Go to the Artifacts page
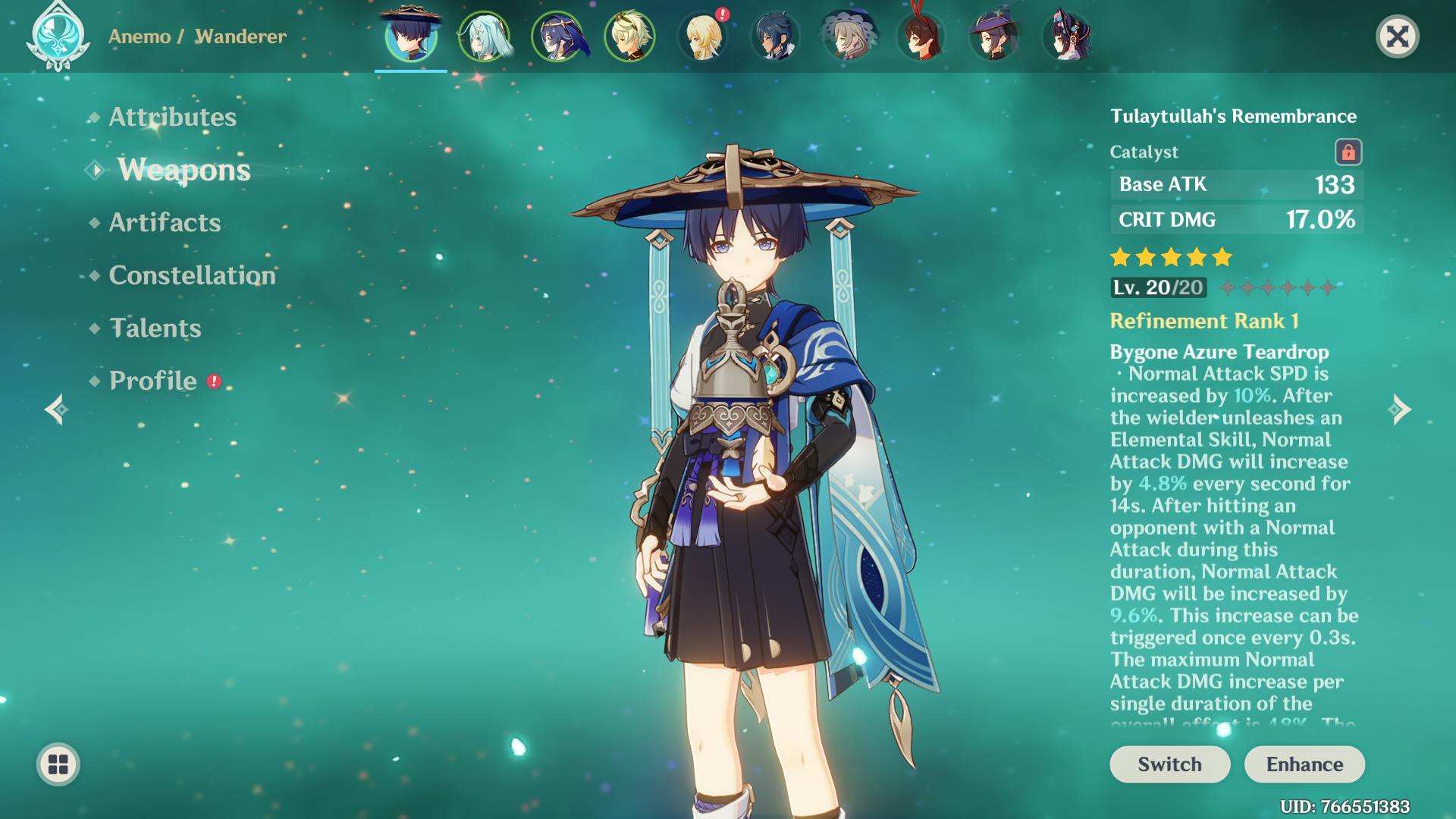 coord(165,222)
